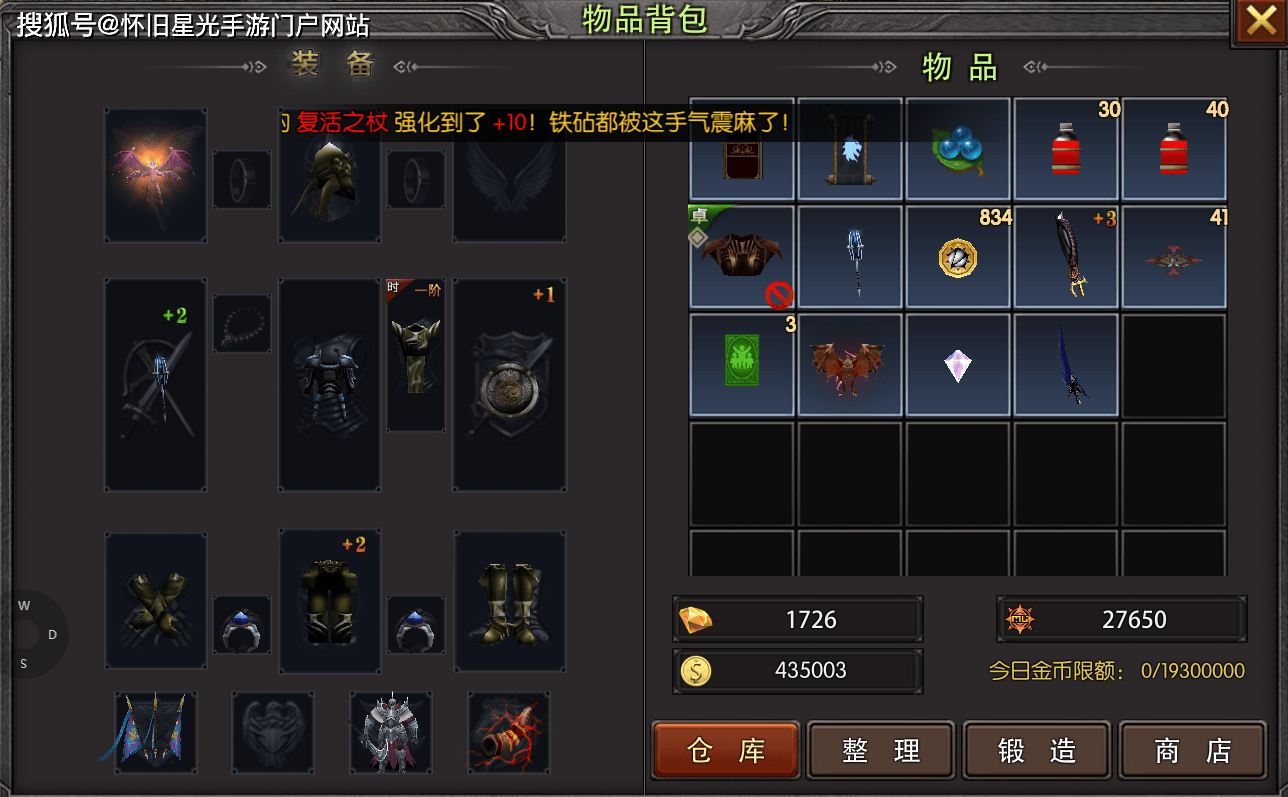Open the 仓库 warehouse panel

[x=726, y=750]
